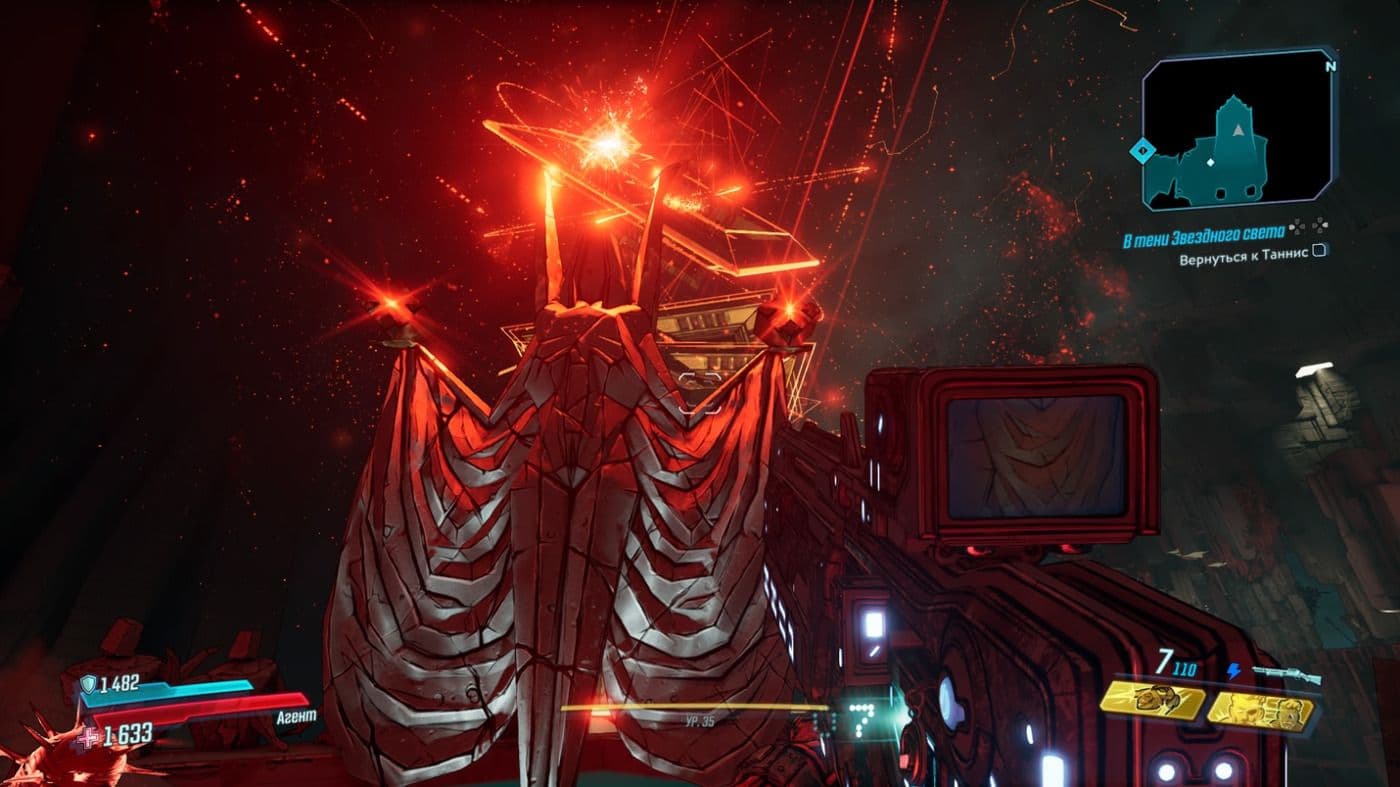Viewport: 1400px width, 787px height.
Task: Select the diamond objective marker on minimap edge
Action: point(1143,150)
